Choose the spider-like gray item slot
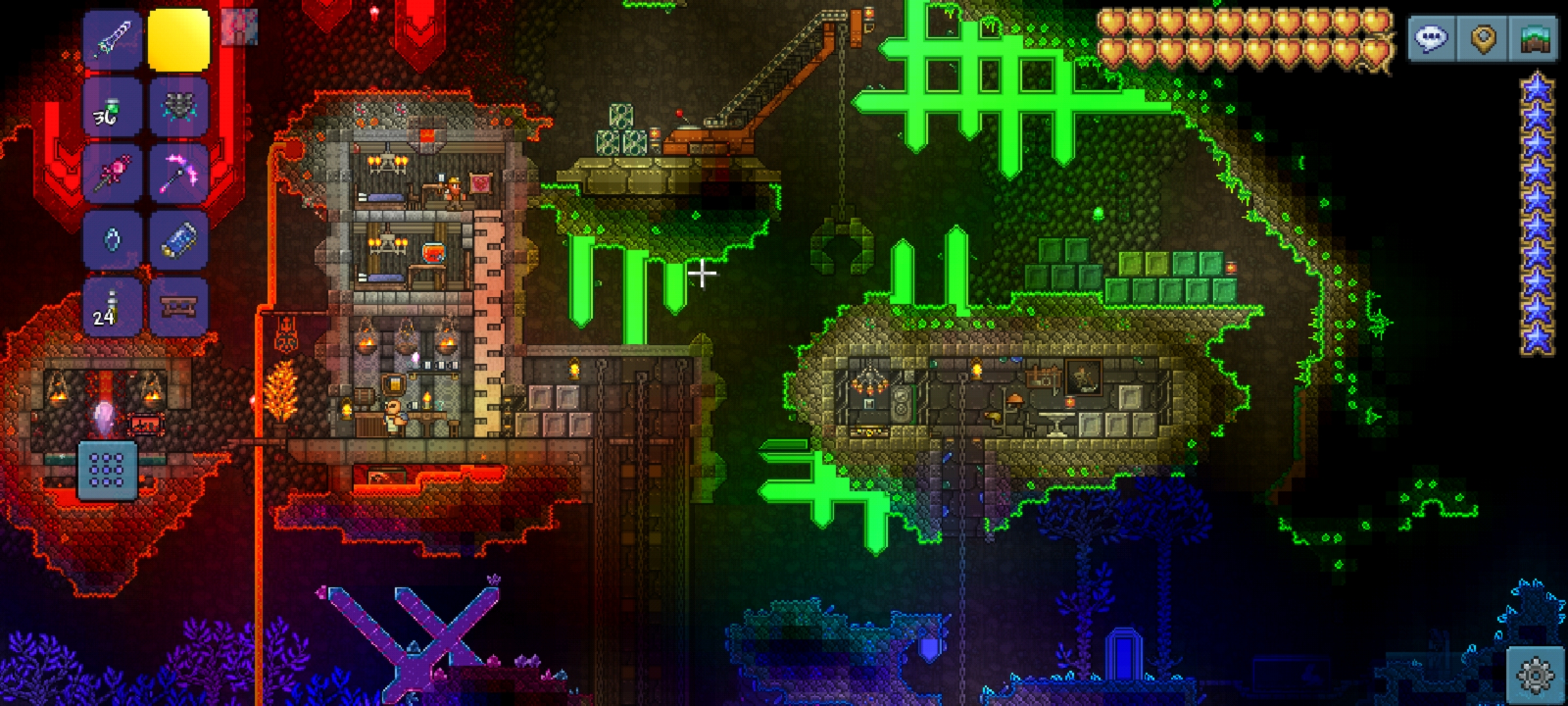This screenshot has width=1568, height=706. pos(179,107)
